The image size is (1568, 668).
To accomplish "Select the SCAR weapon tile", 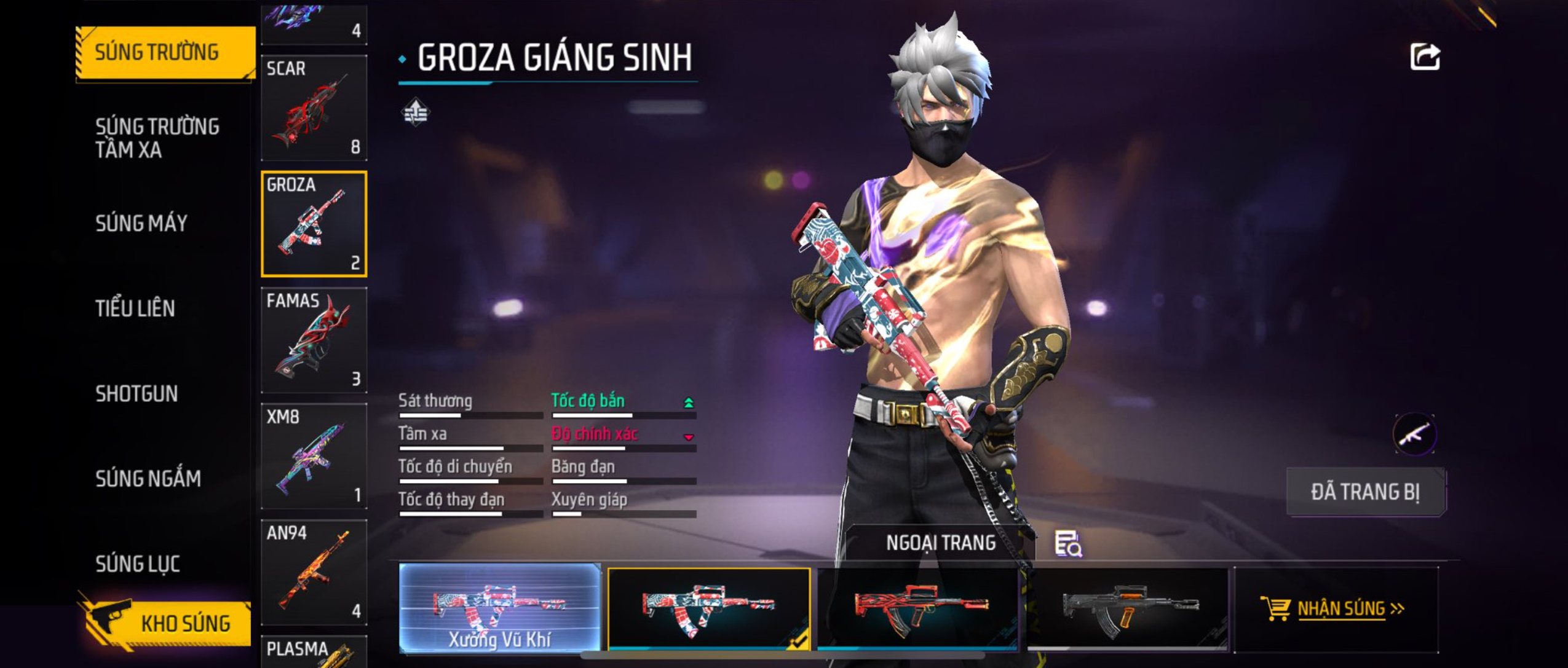I will 314,108.
